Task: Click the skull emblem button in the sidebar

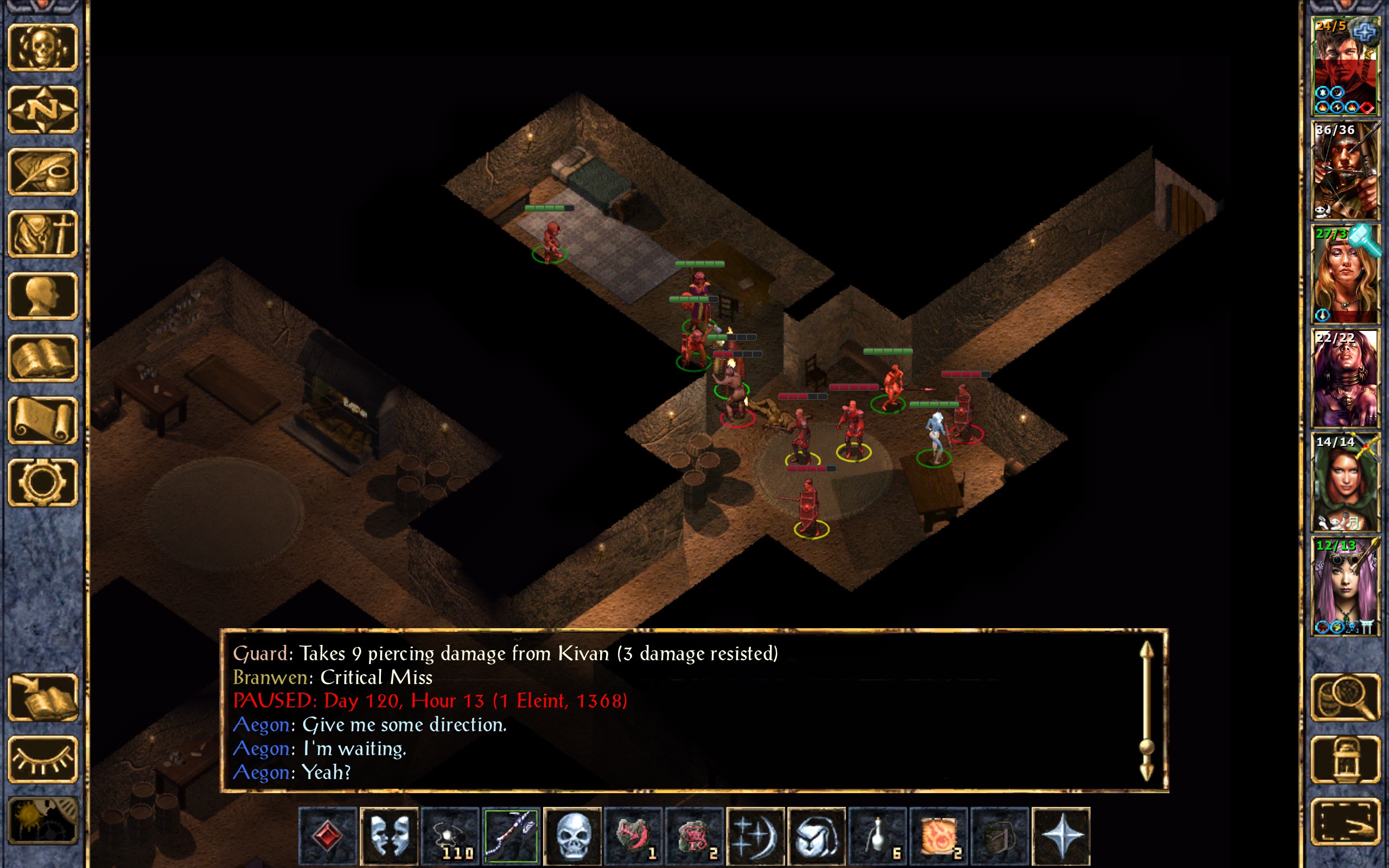Action: pos(43,48)
